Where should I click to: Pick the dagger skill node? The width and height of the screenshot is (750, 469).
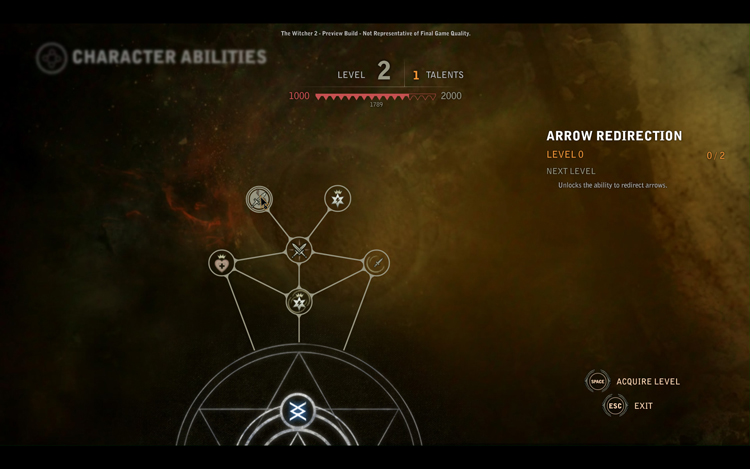coord(376,263)
